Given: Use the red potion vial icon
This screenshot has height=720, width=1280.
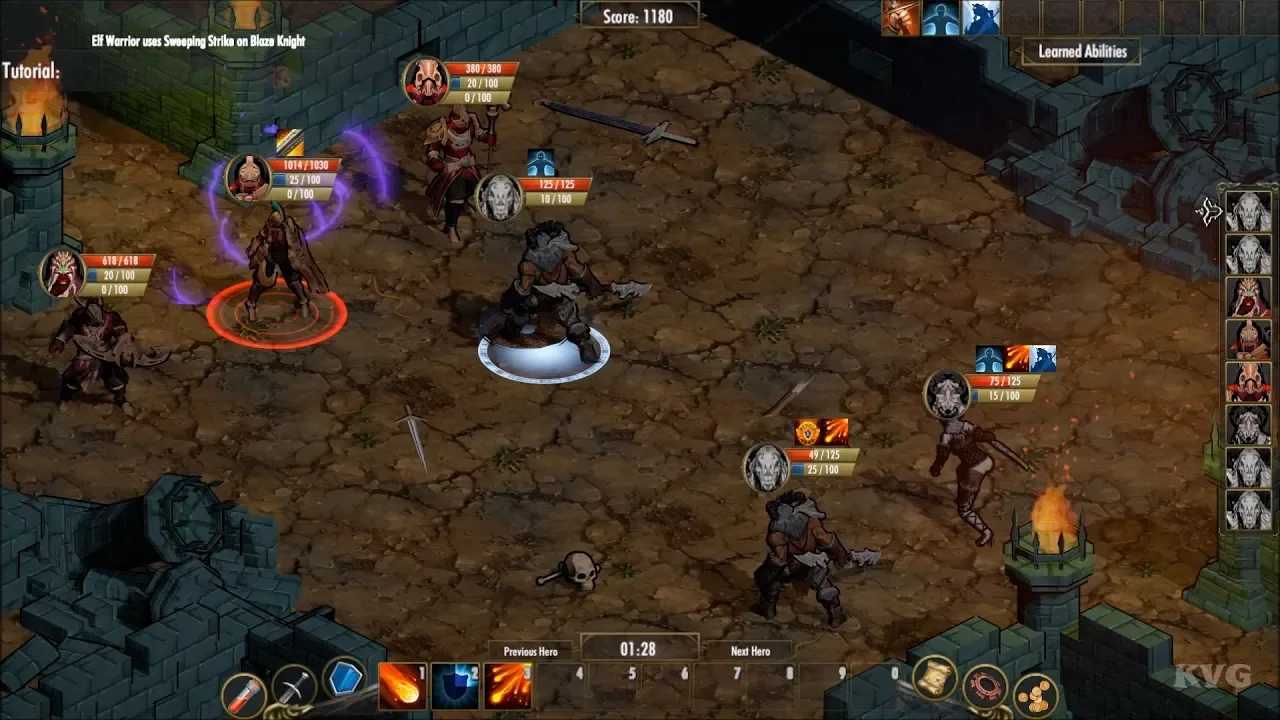Looking at the screenshot, I should tap(243, 693).
